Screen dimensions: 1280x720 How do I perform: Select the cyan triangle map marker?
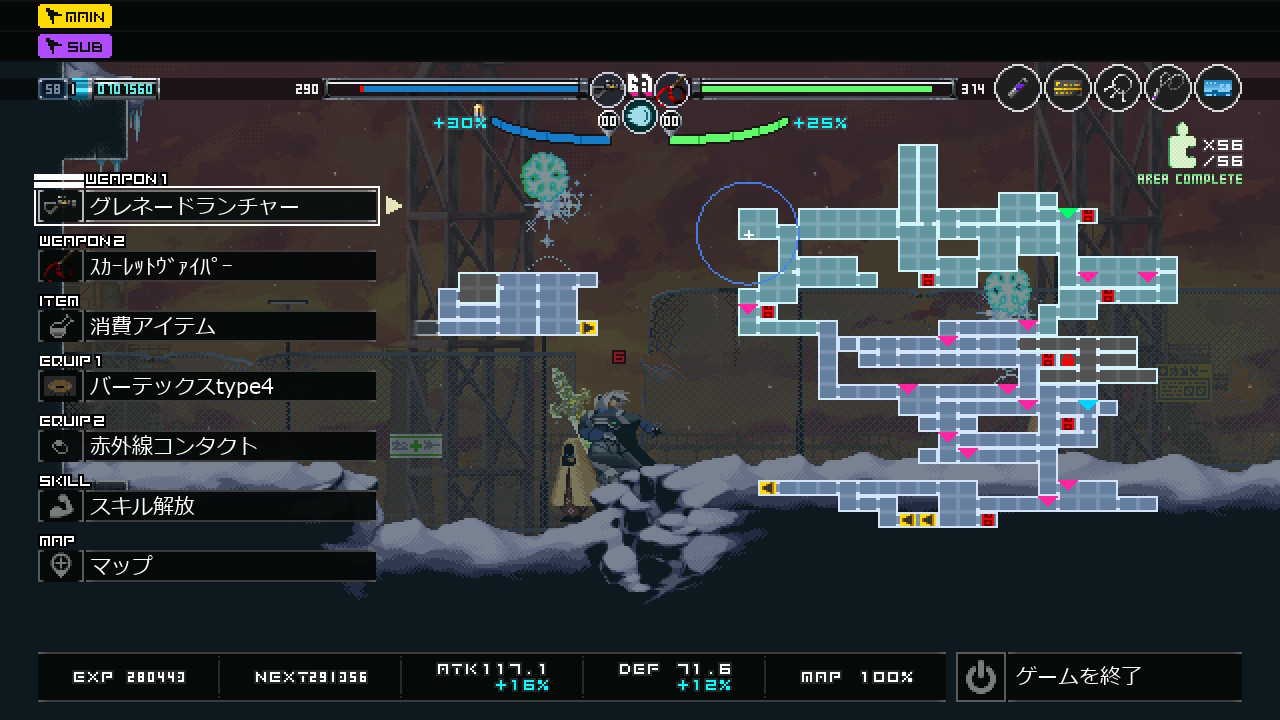(x=1088, y=405)
